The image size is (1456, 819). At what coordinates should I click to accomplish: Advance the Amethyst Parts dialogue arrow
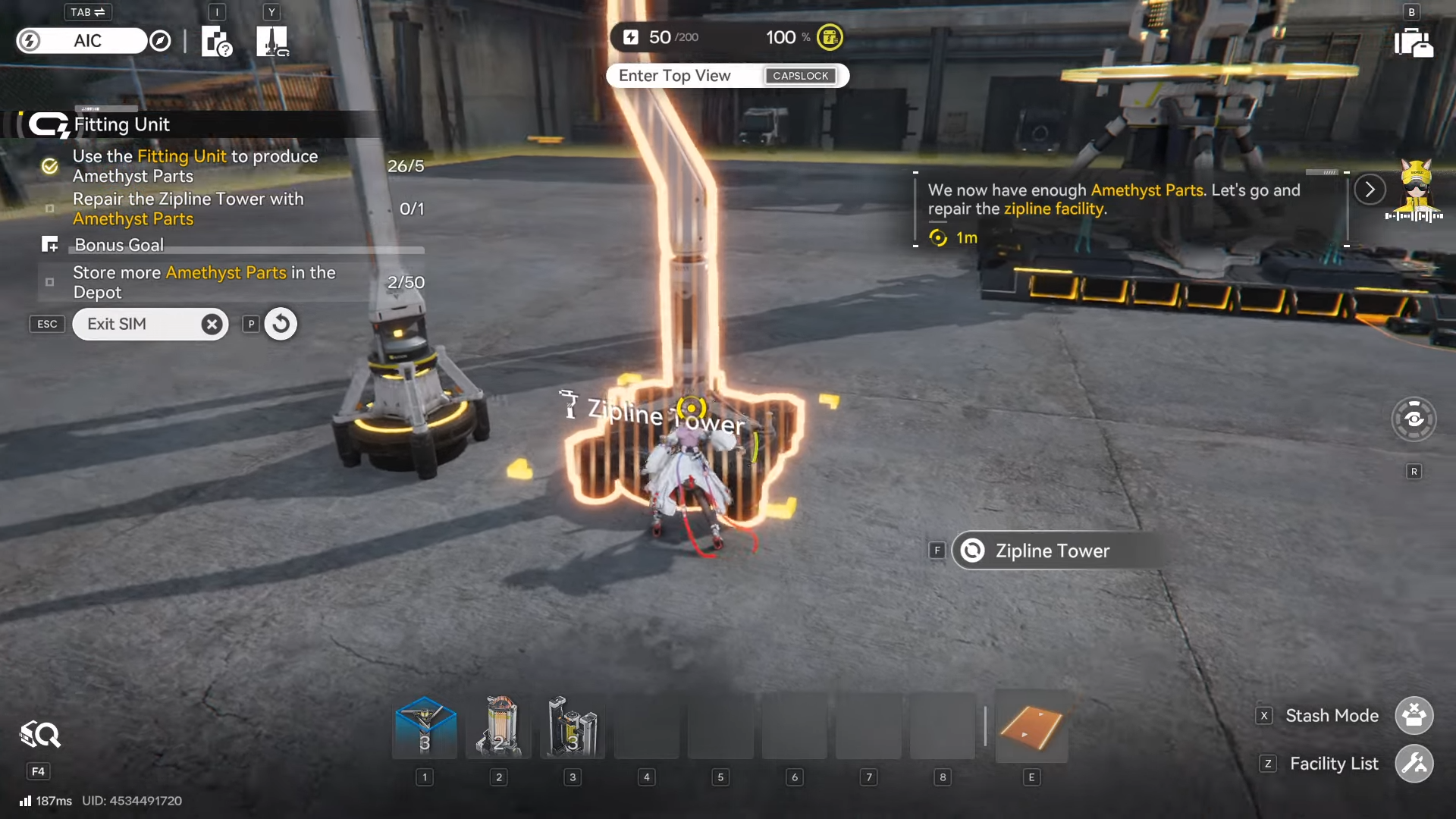[x=1370, y=190]
